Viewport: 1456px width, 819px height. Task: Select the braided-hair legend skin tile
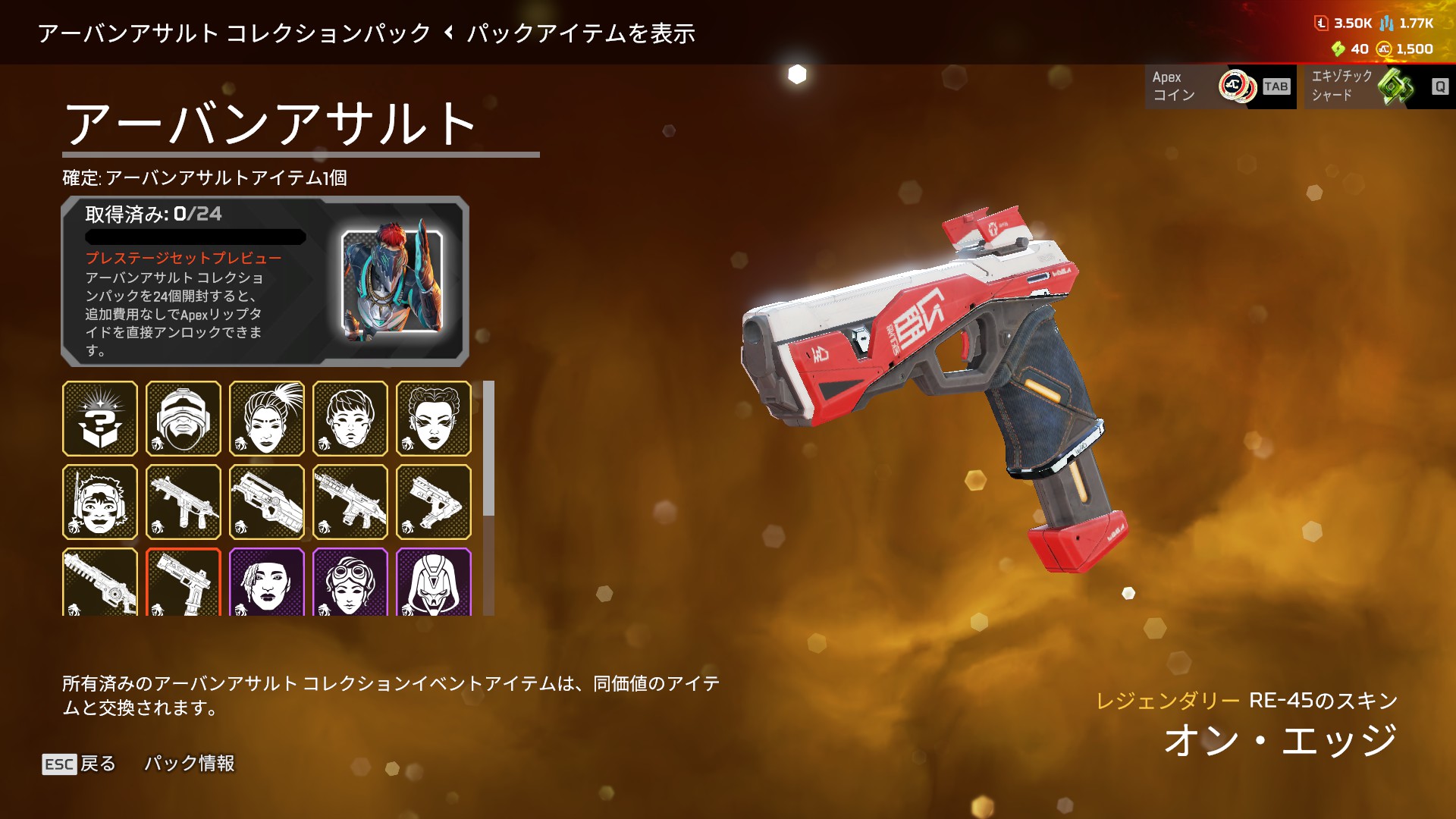click(434, 419)
